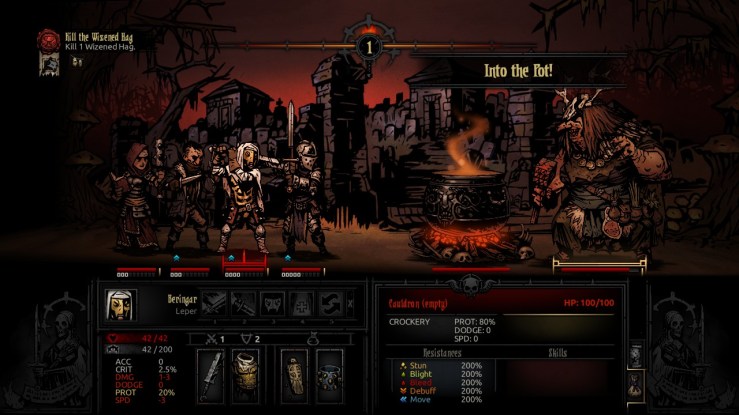Pass the turn with the X button

[349, 303]
